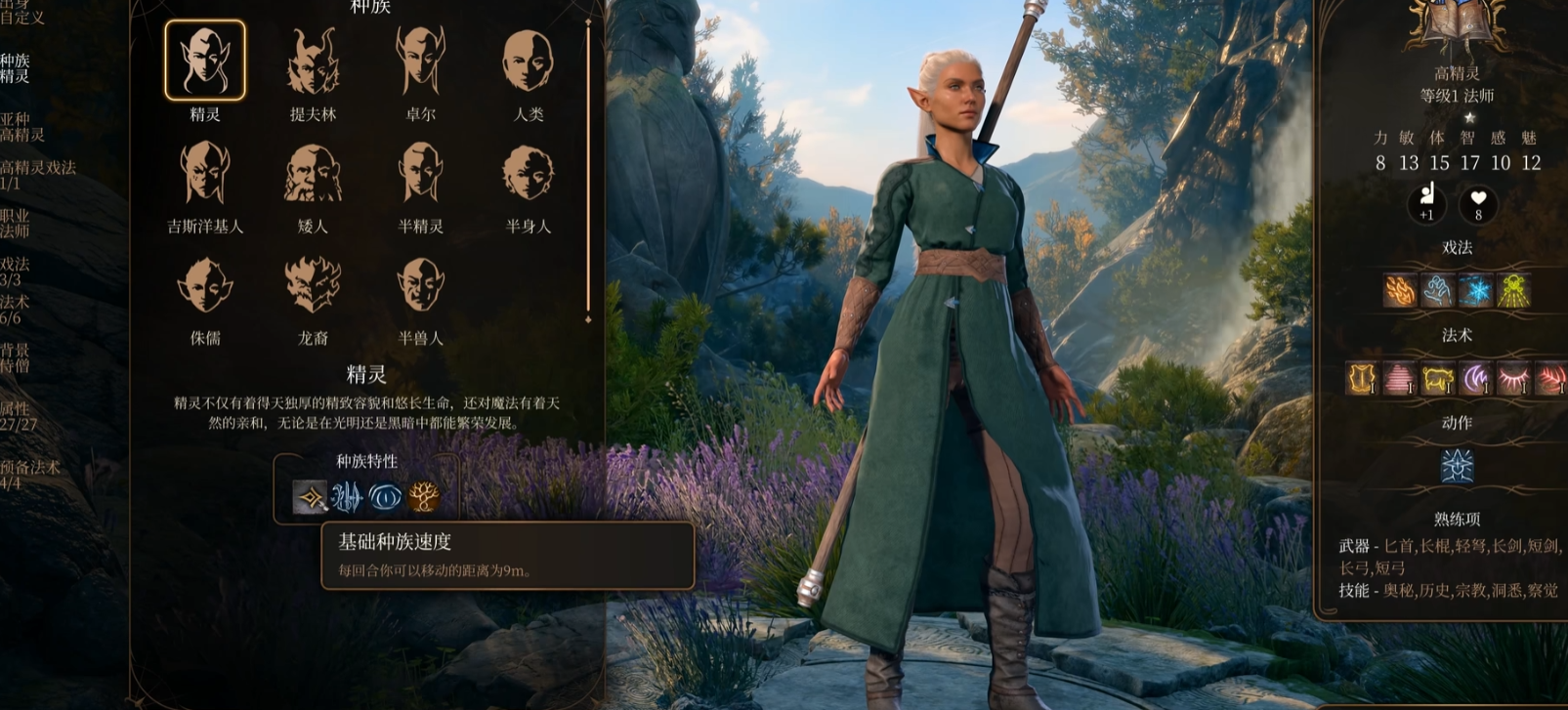1568x710 pixels.
Task: Choose the Halfling (半身人) race
Action: point(529,173)
